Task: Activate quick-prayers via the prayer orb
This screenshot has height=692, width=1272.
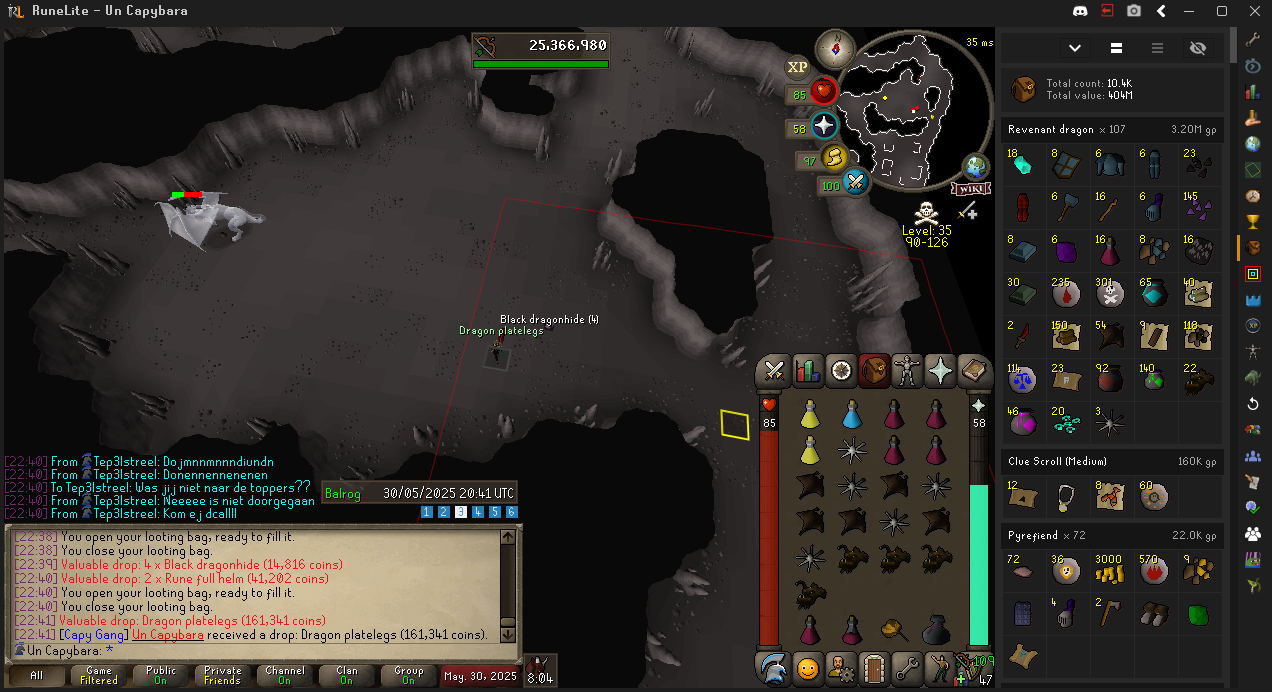Action: [824, 126]
